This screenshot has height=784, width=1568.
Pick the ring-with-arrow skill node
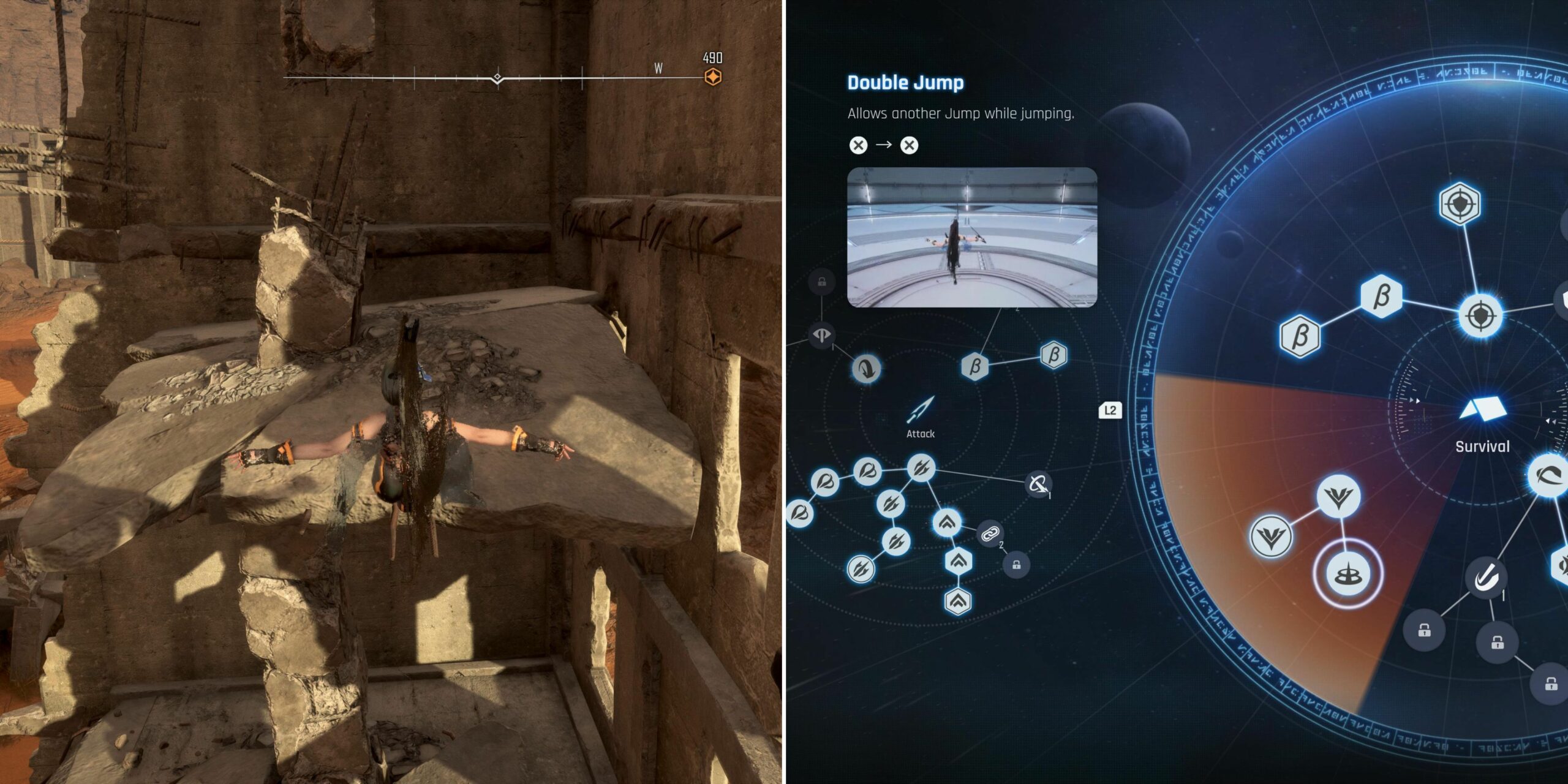pyautogui.click(x=1038, y=484)
